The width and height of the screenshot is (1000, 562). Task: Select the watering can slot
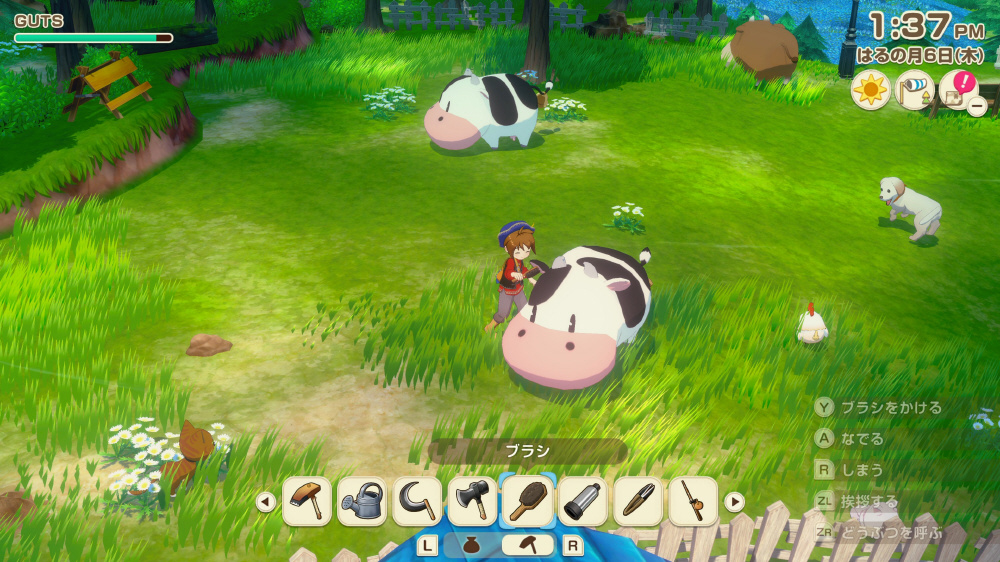tap(362, 501)
